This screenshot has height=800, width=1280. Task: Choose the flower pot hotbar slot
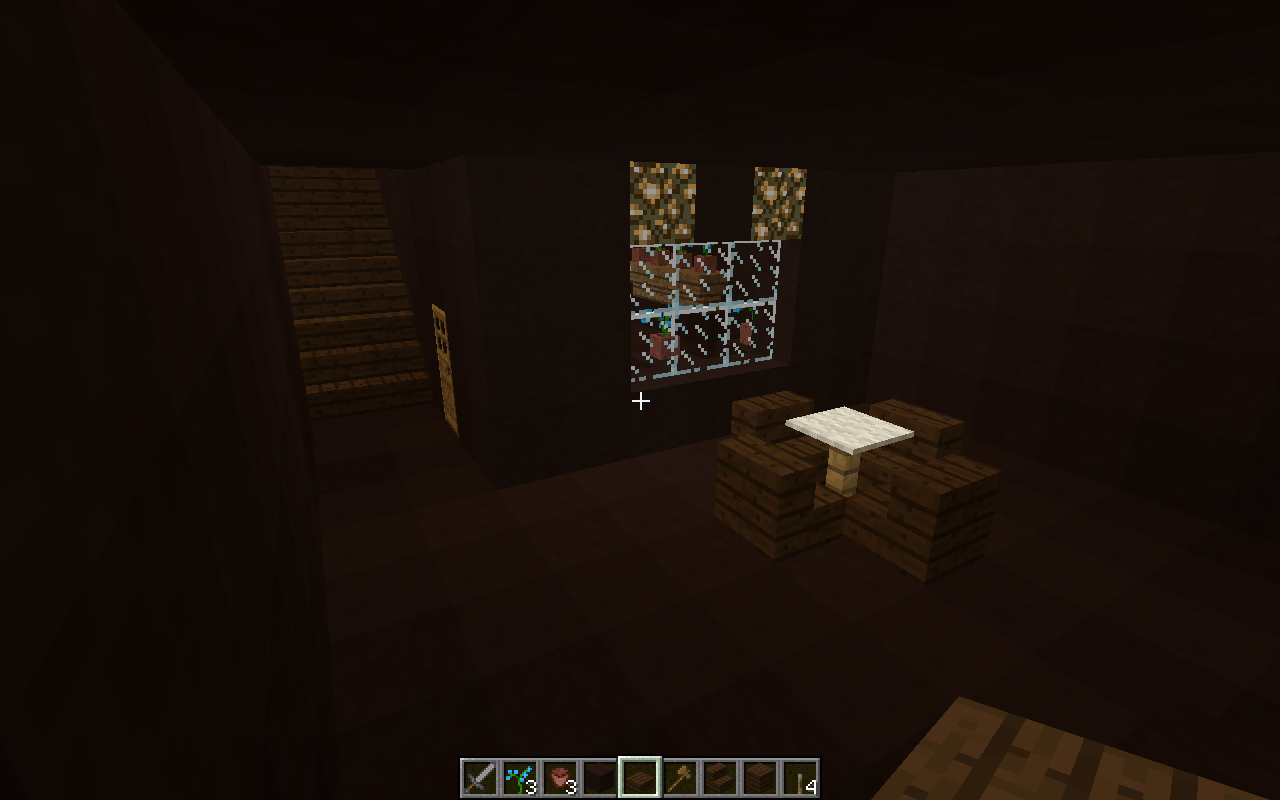pyautogui.click(x=560, y=778)
